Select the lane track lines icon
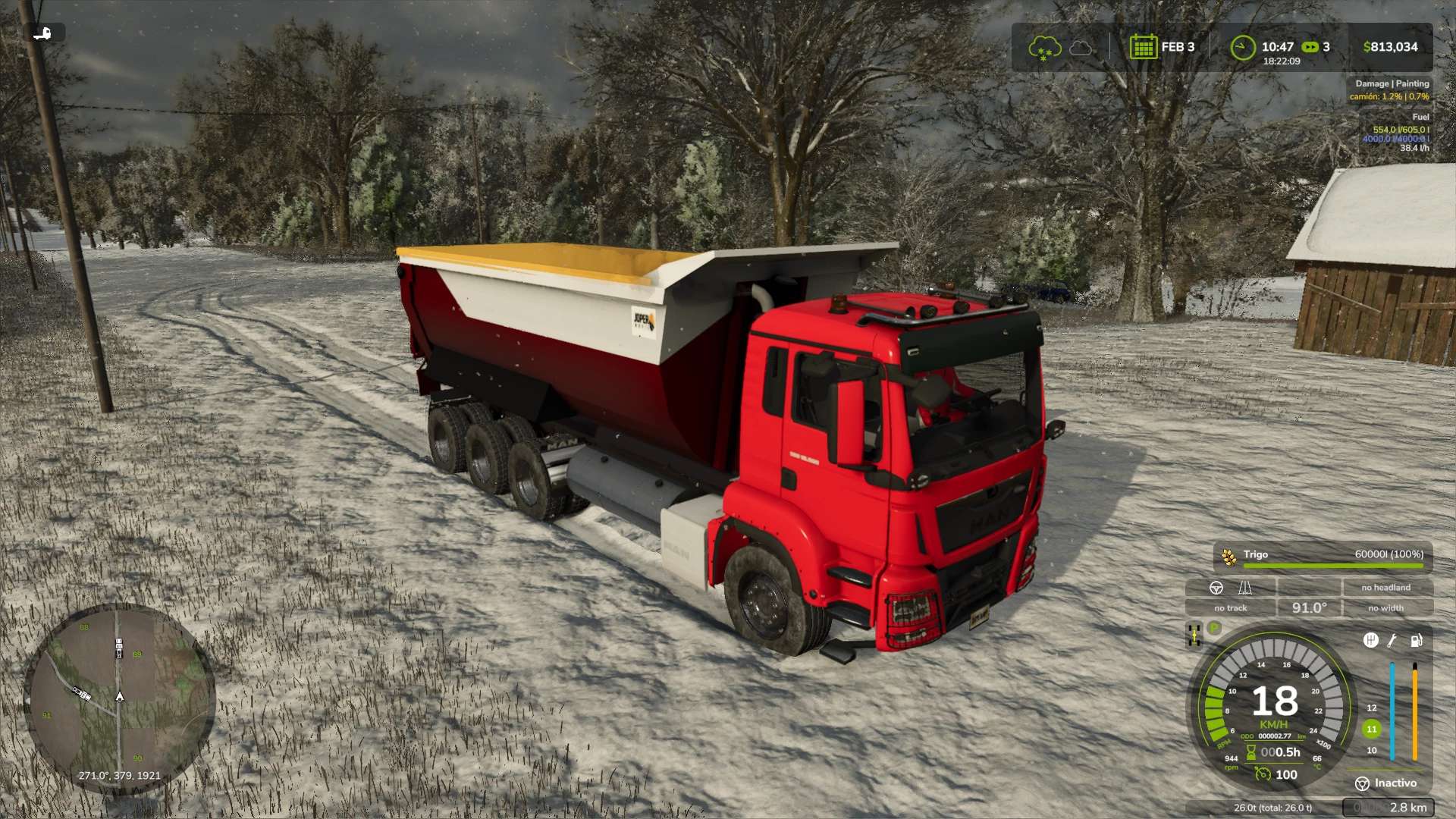1456x819 pixels. [1245, 588]
